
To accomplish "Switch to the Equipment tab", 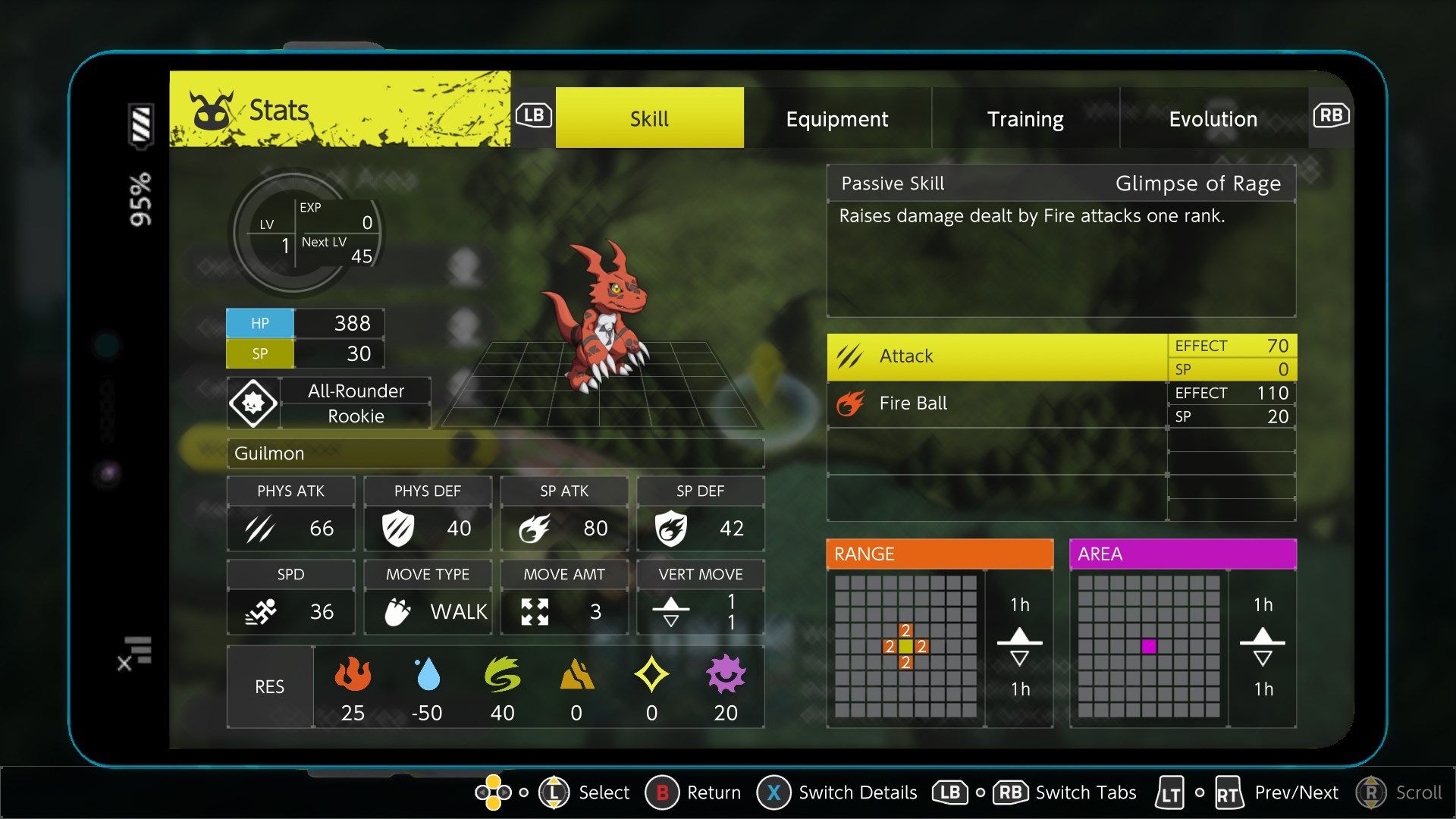I will (837, 118).
